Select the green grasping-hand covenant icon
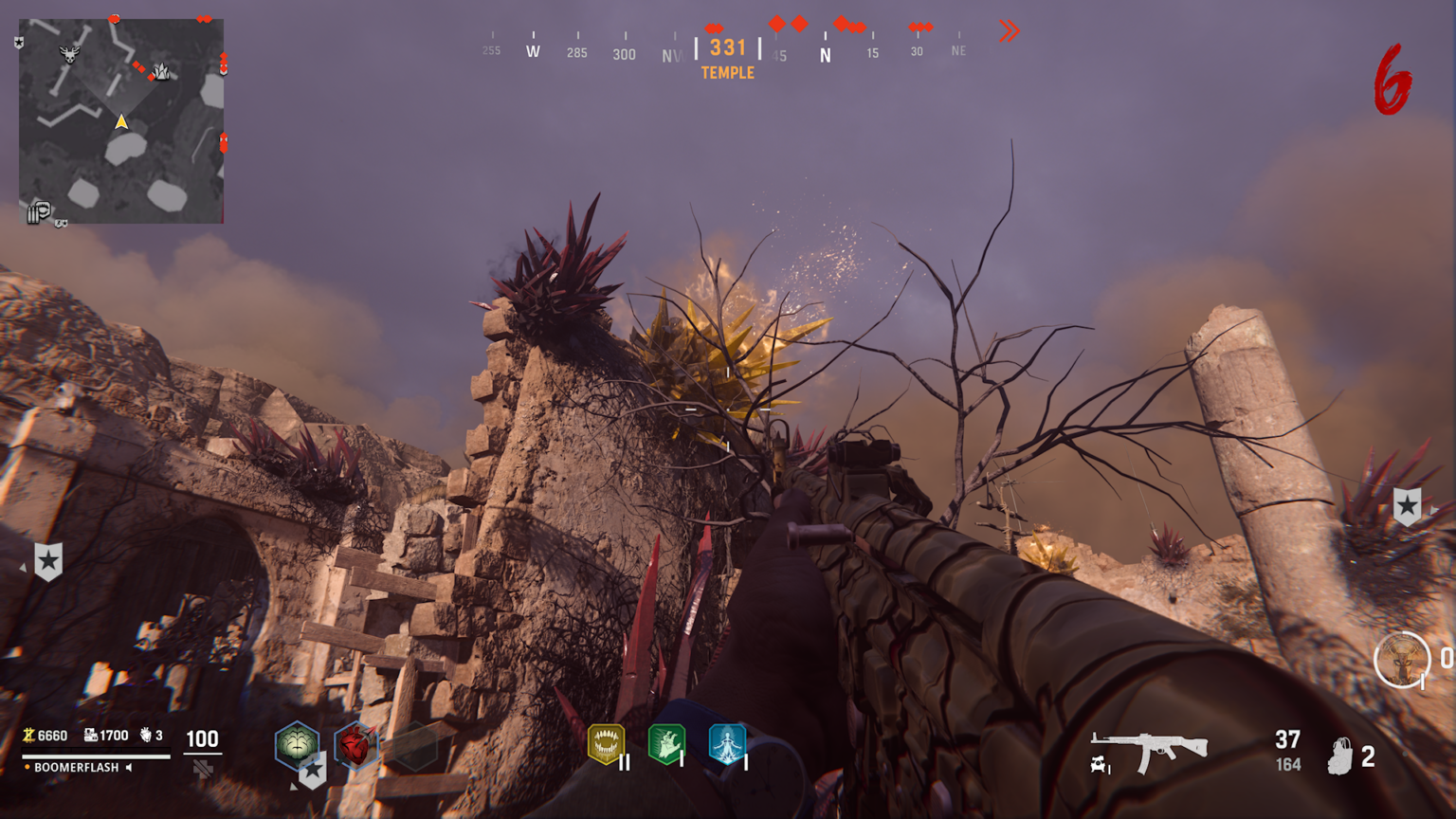Image resolution: width=1456 pixels, height=819 pixels. coord(666,744)
